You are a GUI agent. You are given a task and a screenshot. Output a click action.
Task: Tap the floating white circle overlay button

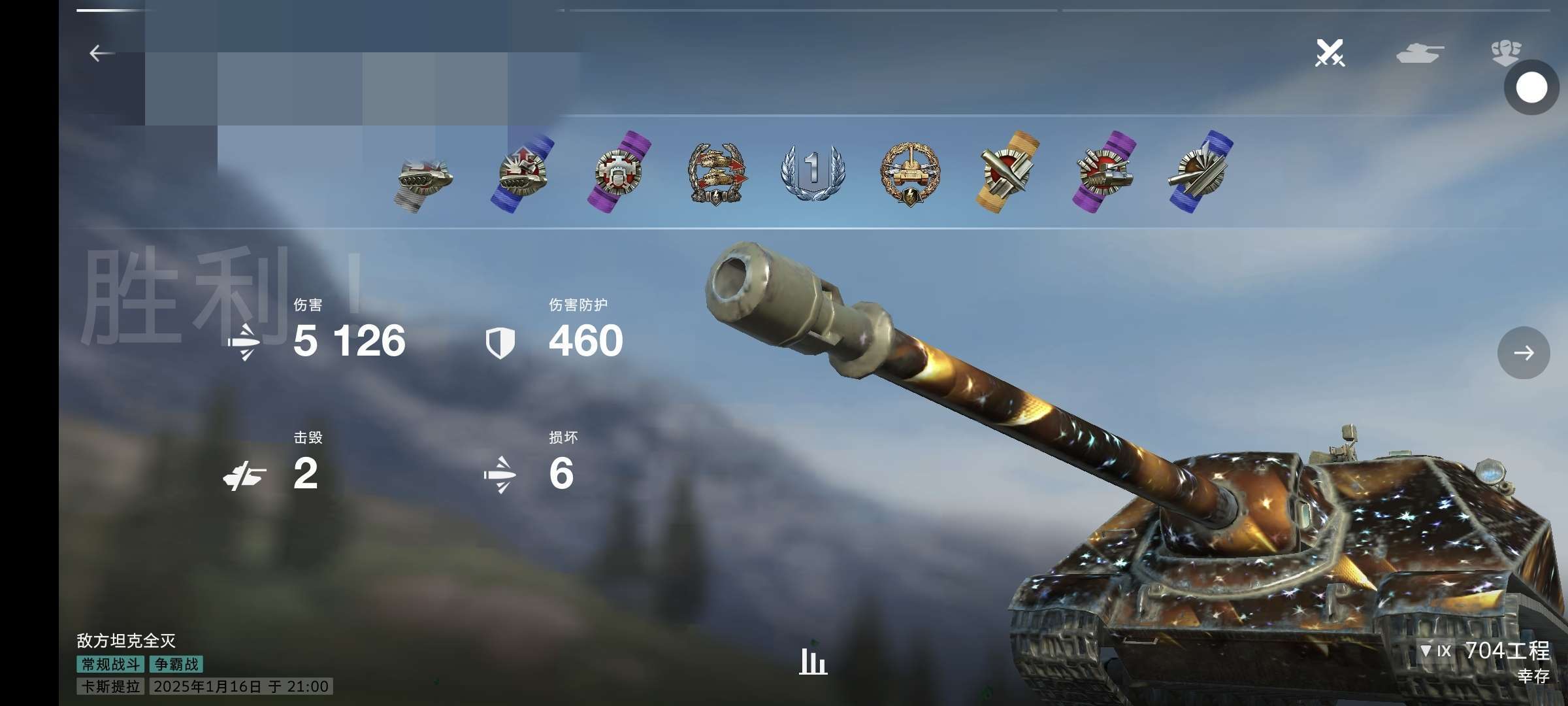tap(1531, 88)
